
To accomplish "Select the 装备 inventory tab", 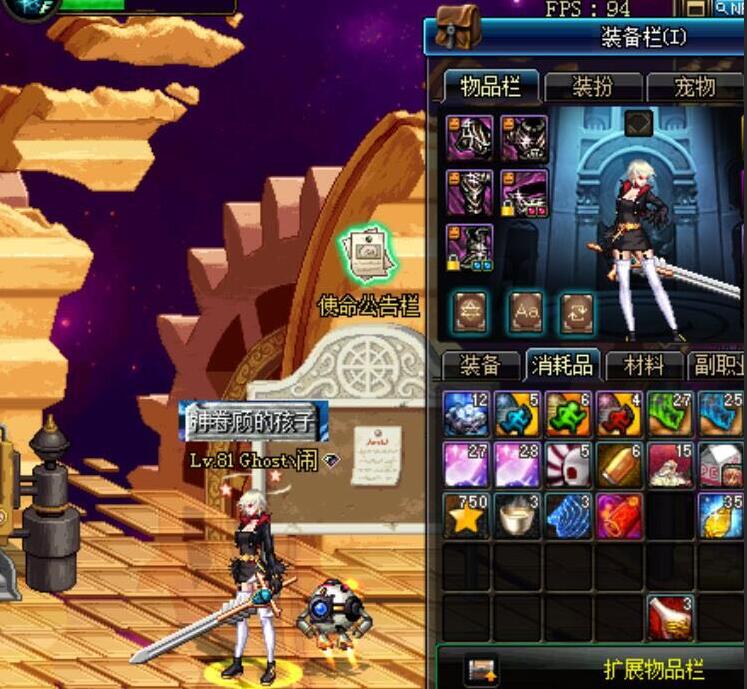I will click(479, 366).
